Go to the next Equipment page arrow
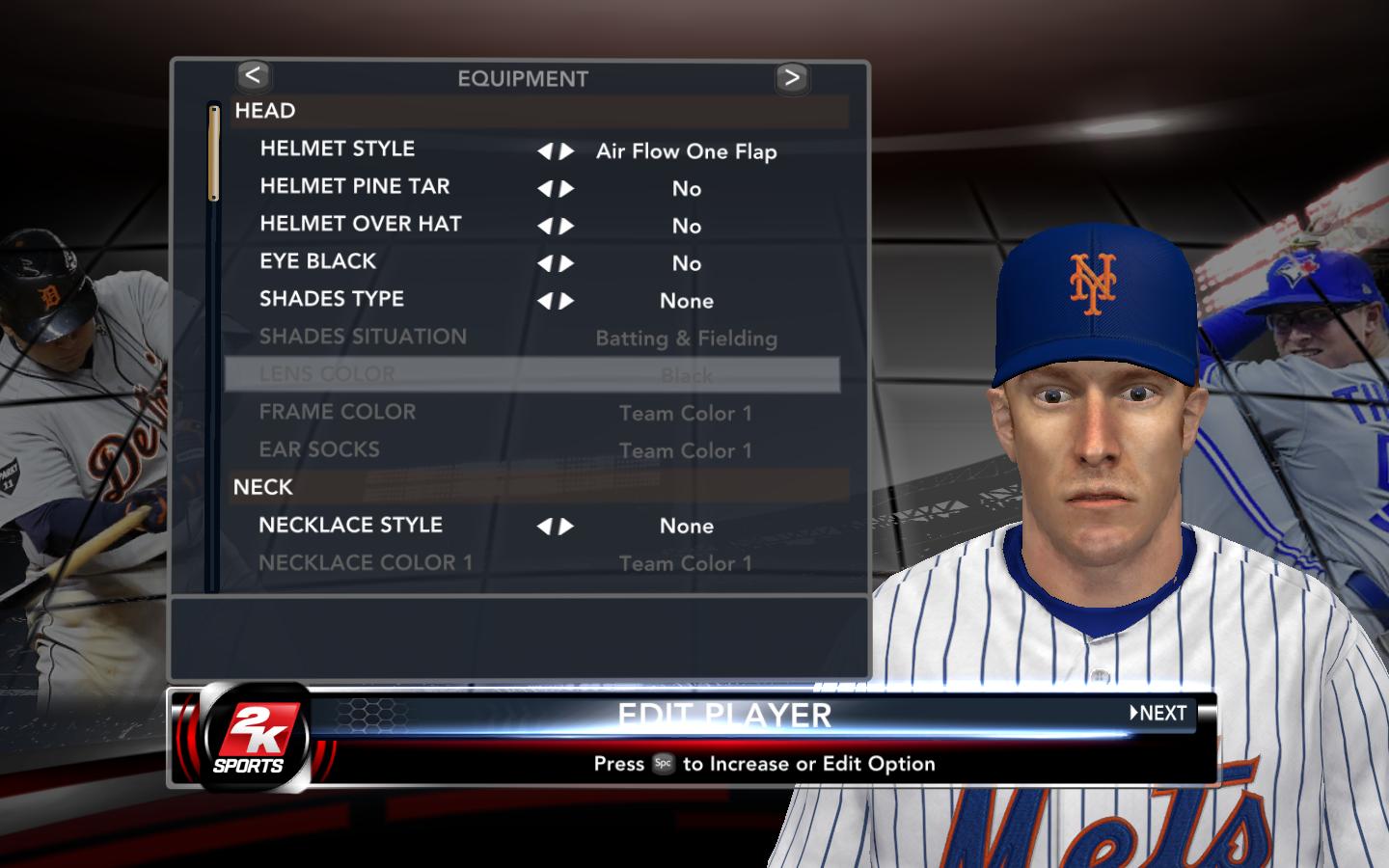Screen dimensions: 1389x868 click(792, 77)
